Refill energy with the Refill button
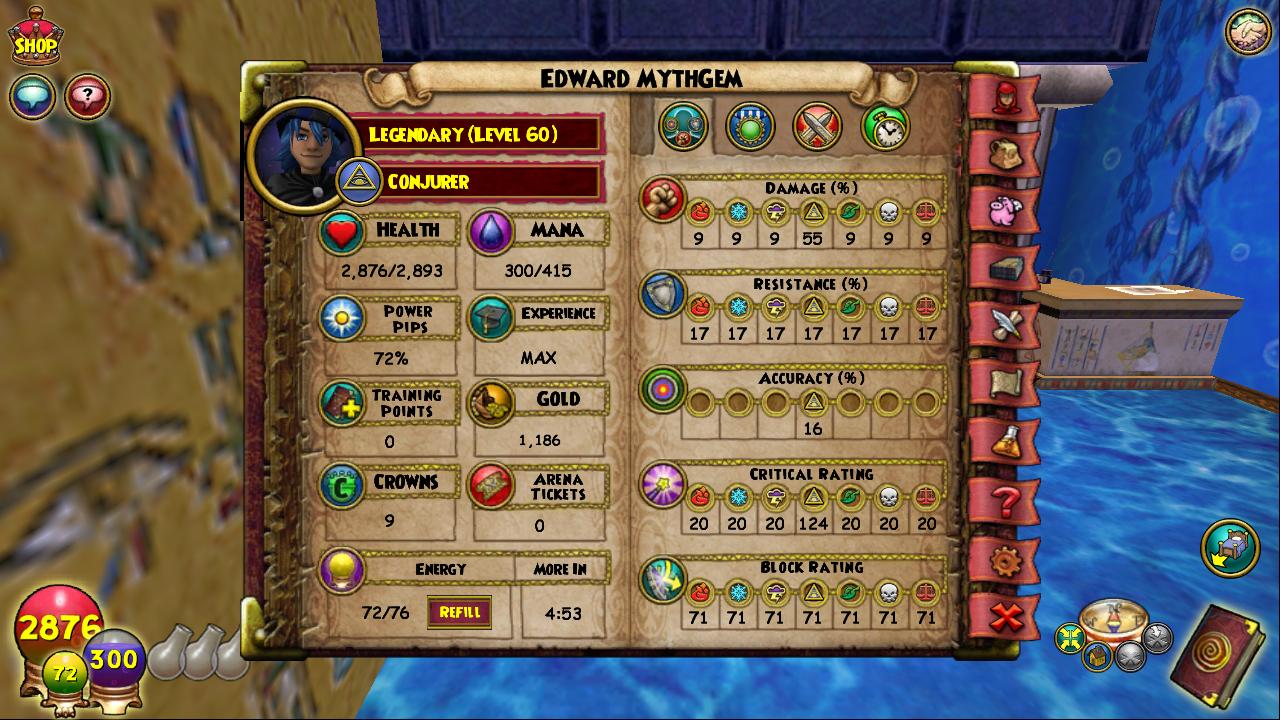 click(459, 612)
